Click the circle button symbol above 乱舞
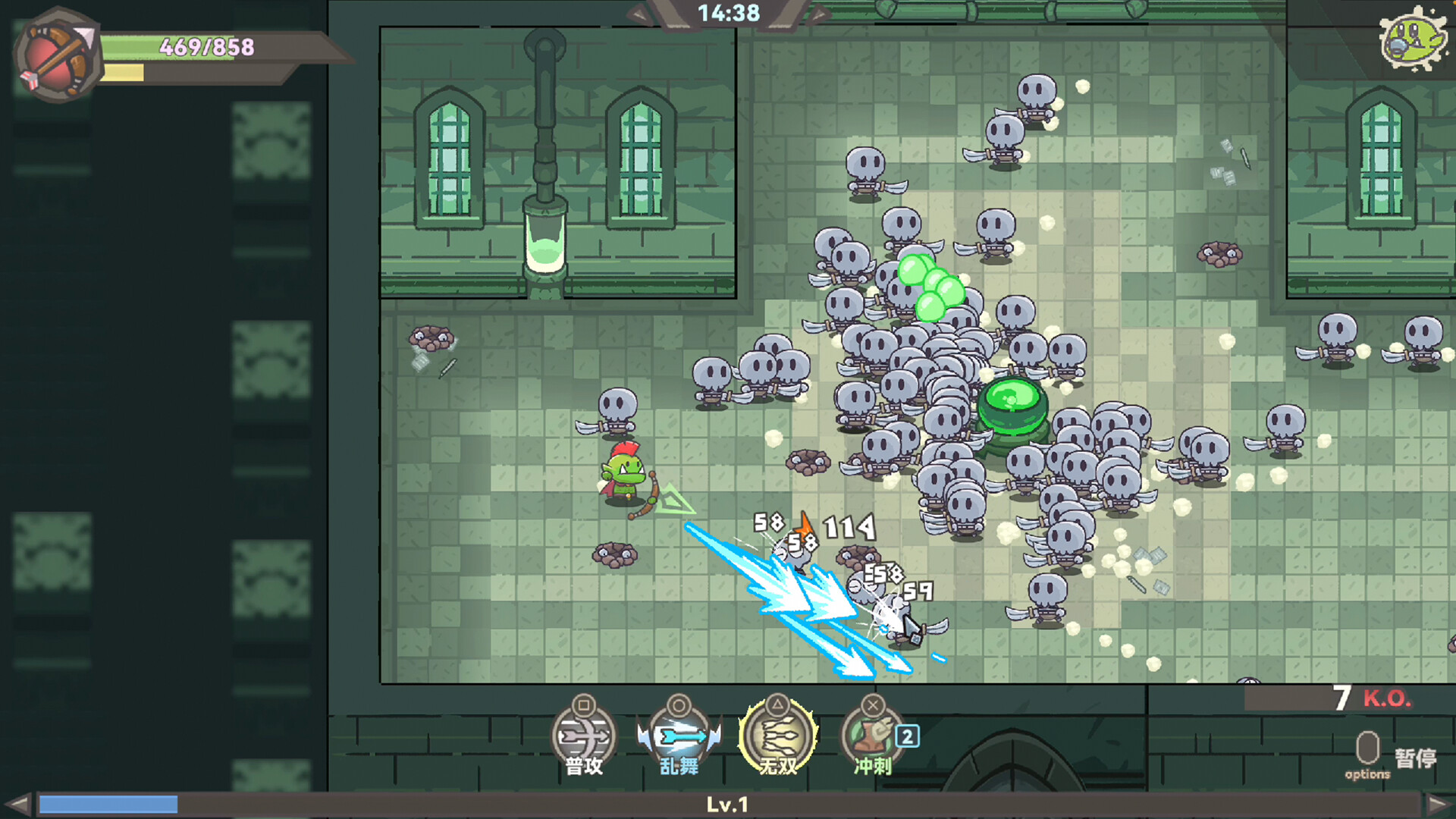Screen dimensions: 1456x819 pyautogui.click(x=680, y=705)
